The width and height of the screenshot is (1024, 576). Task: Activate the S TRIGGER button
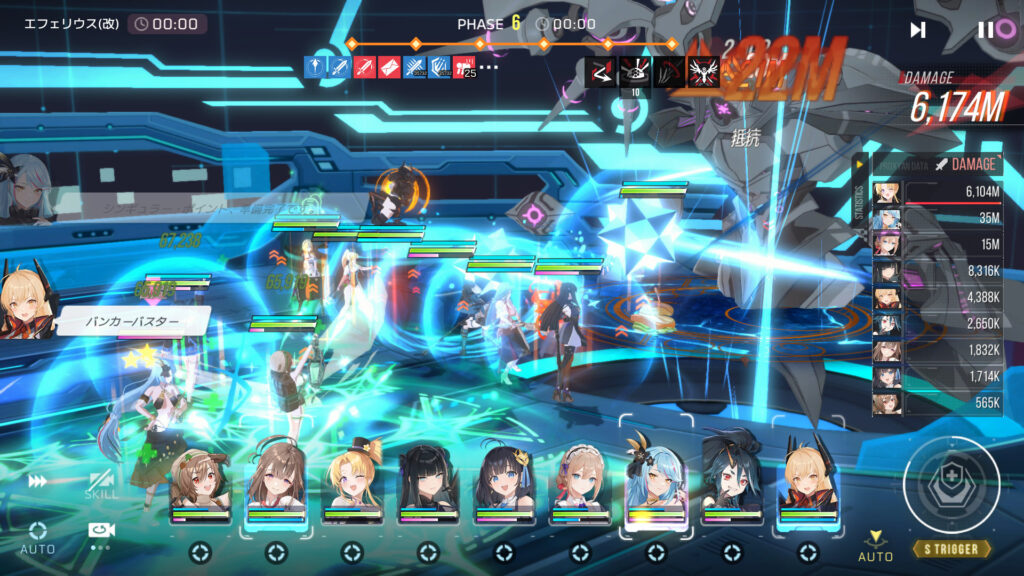[x=951, y=549]
